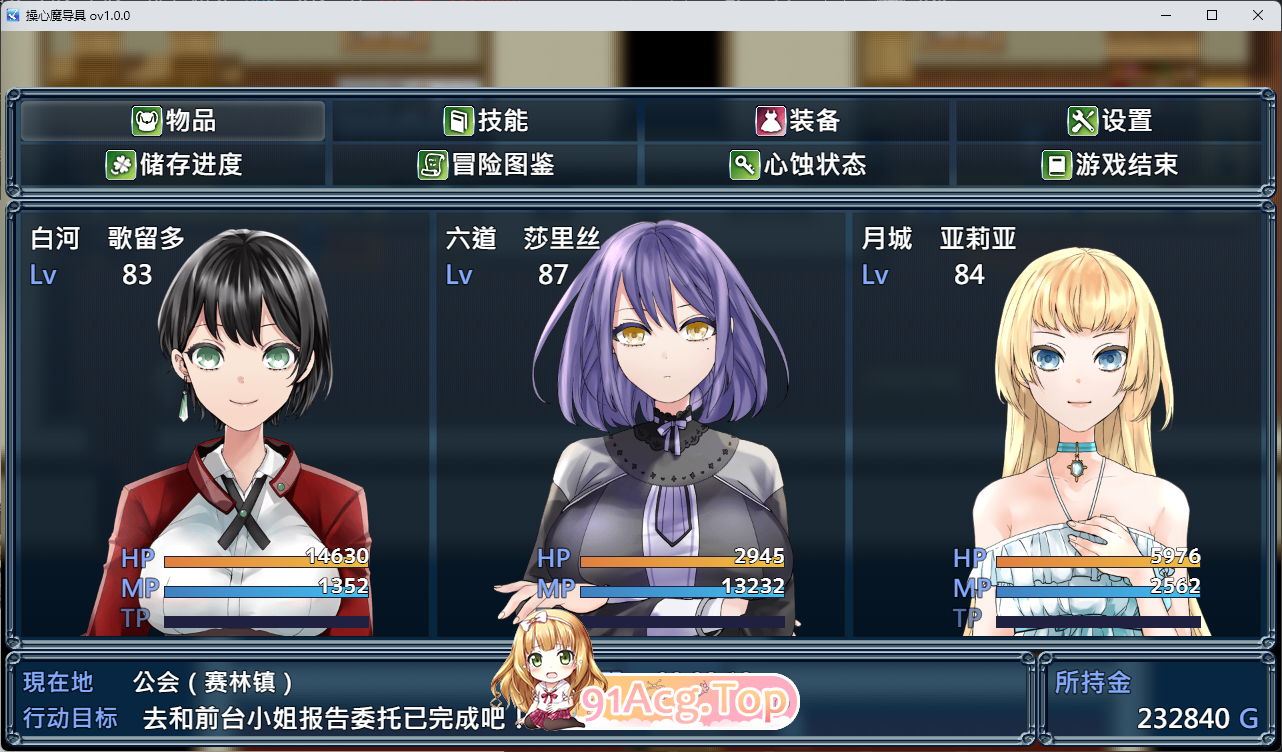1282x752 pixels.
Task: Click the 设置 (Settings) wrench icon
Action: [1083, 119]
